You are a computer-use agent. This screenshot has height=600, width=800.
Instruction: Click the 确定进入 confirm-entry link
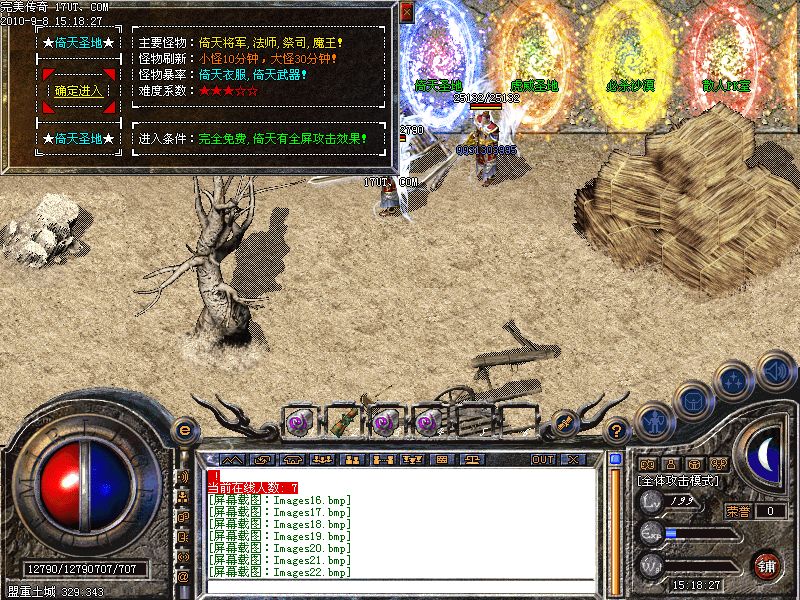point(79,91)
